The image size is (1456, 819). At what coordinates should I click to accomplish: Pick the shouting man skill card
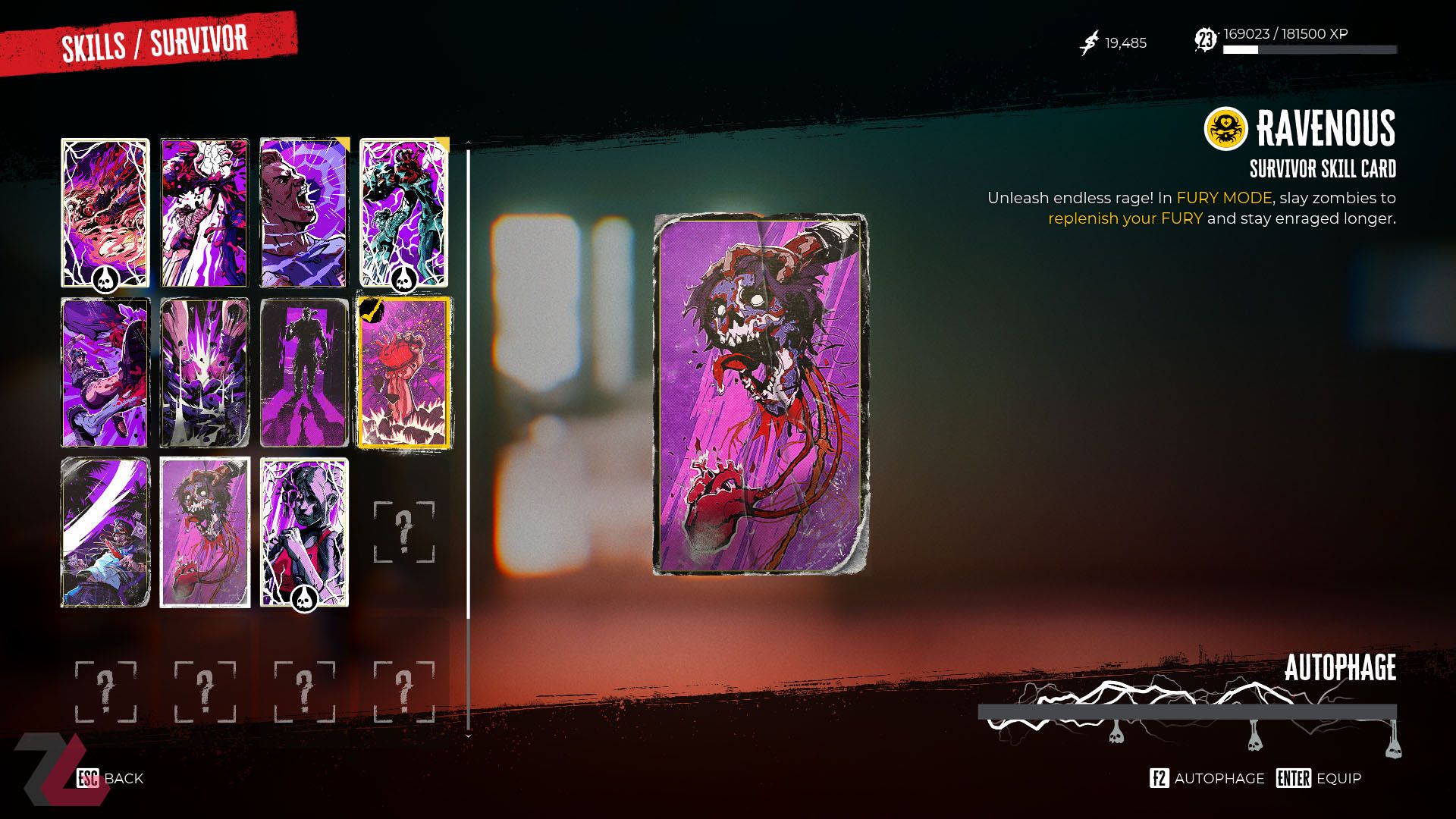click(304, 212)
